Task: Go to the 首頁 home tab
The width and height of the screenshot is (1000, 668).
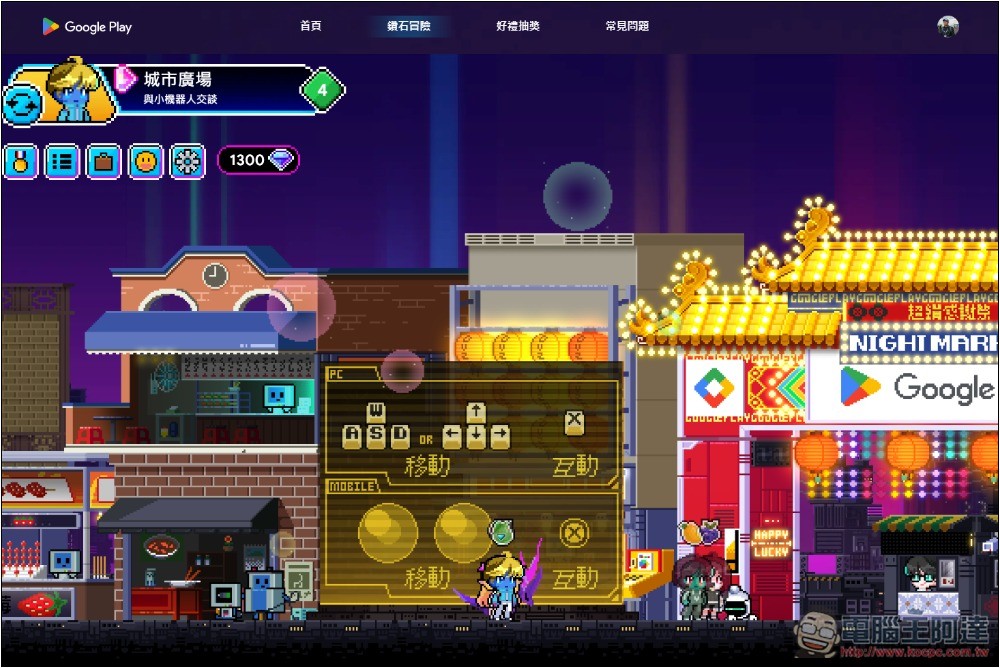Action: [x=311, y=26]
